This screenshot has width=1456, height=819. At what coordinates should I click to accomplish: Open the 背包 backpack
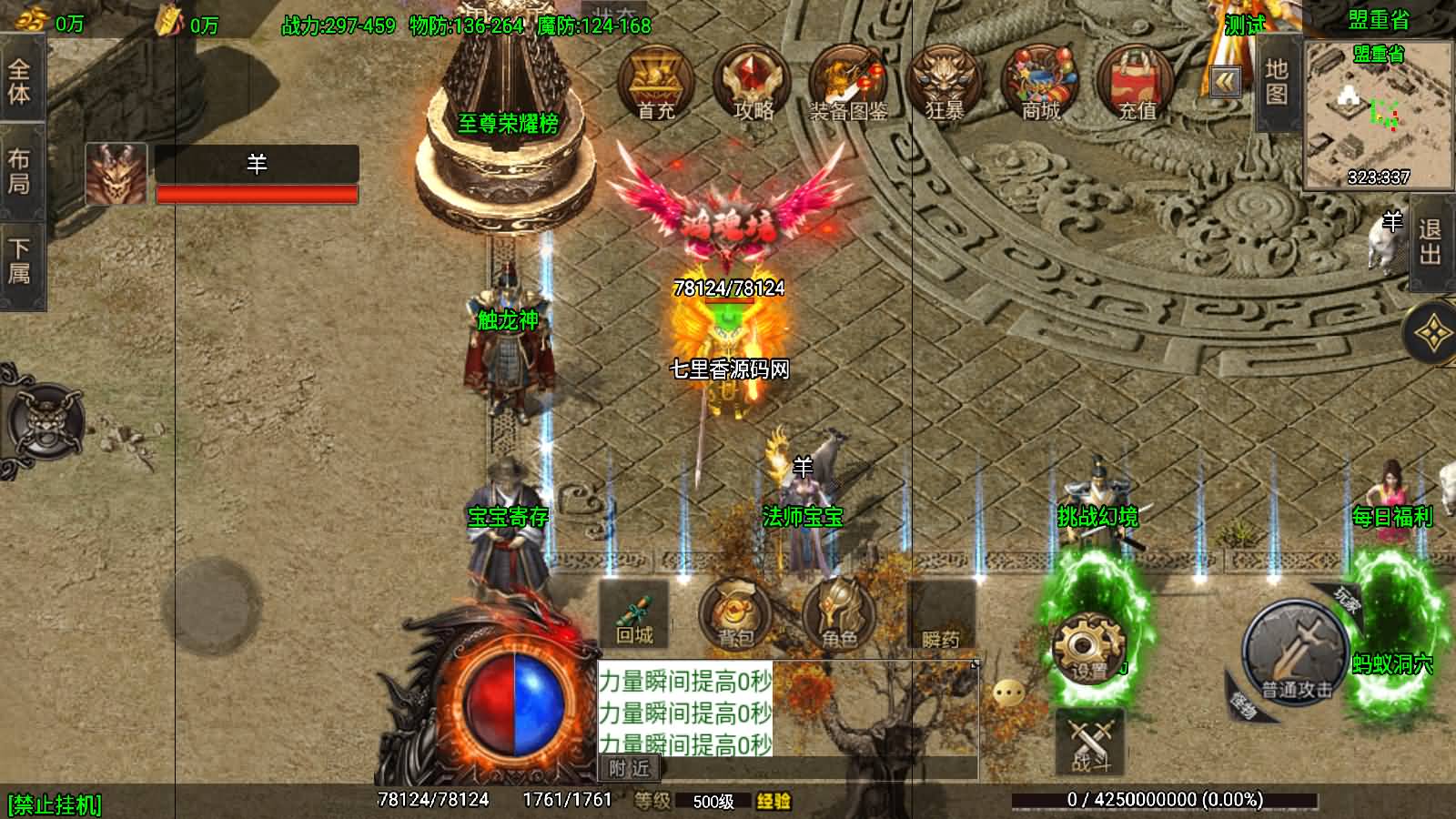click(734, 614)
